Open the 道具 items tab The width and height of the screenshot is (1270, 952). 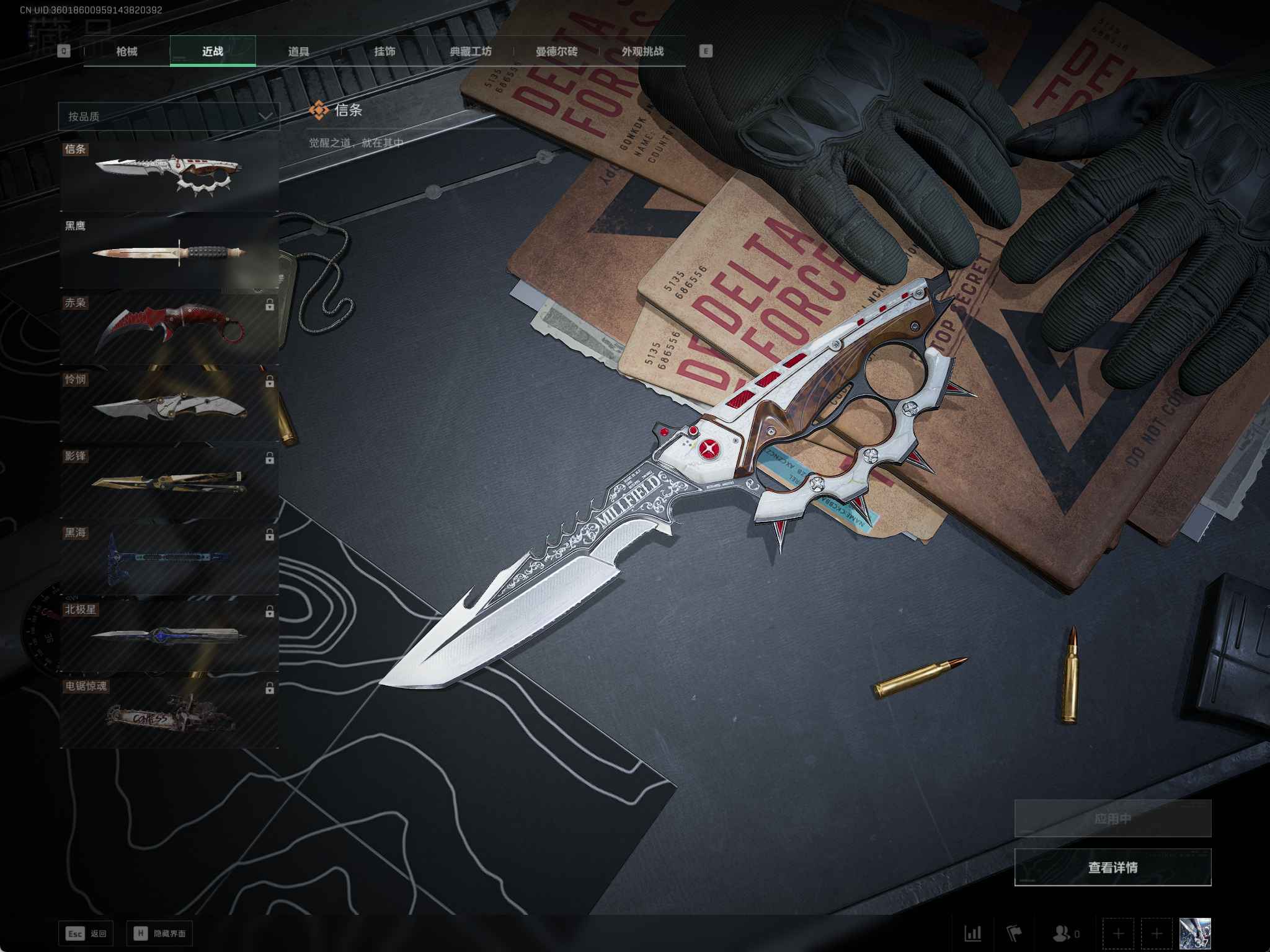click(x=298, y=51)
